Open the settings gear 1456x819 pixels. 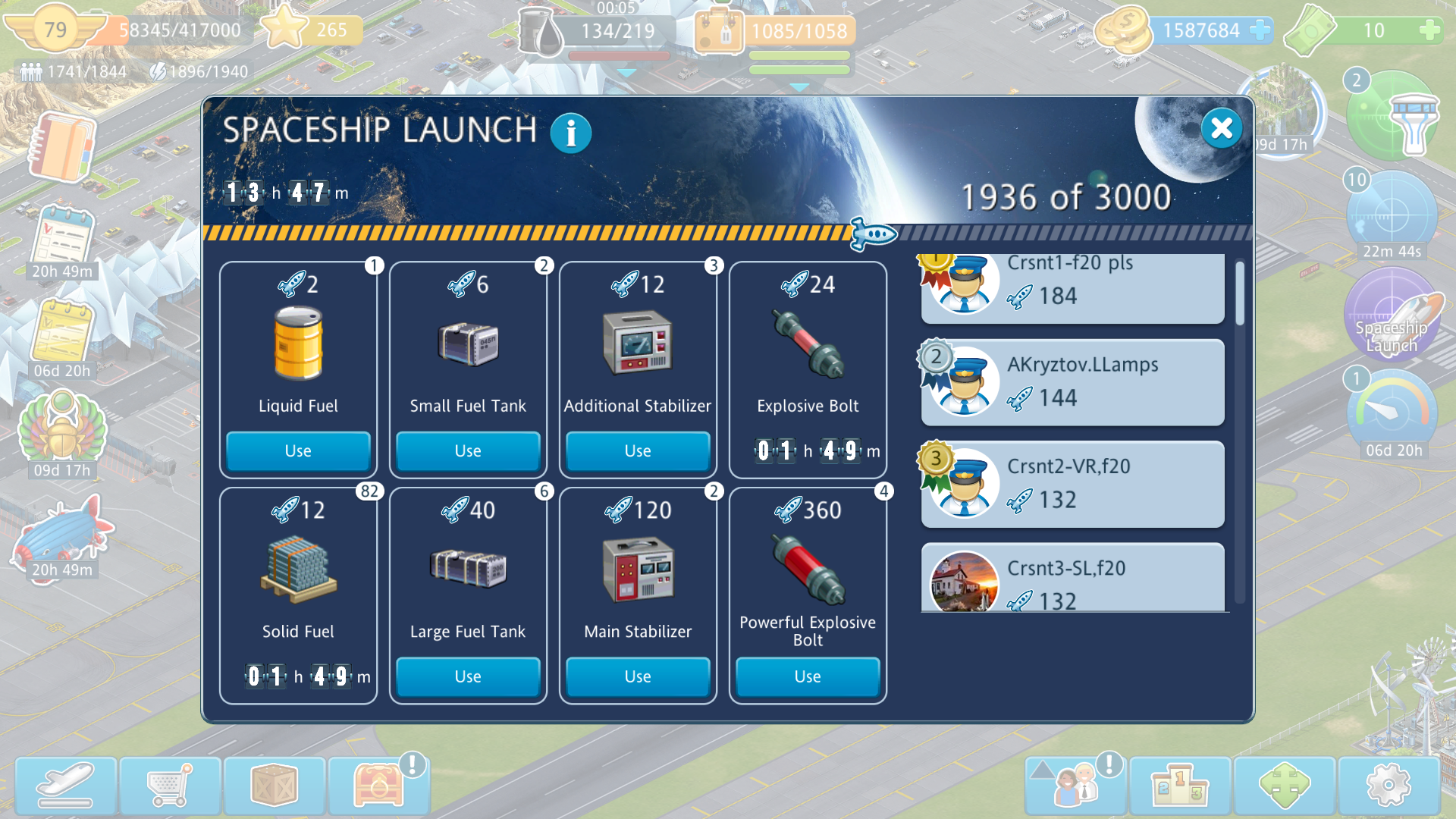[x=1388, y=786]
